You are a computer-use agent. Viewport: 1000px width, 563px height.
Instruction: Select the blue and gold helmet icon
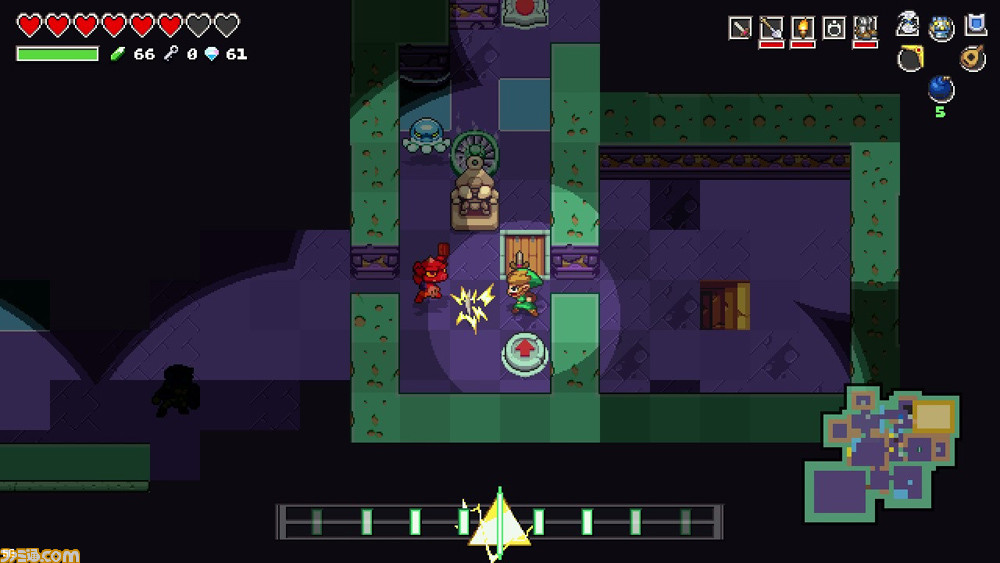pyautogui.click(x=942, y=28)
